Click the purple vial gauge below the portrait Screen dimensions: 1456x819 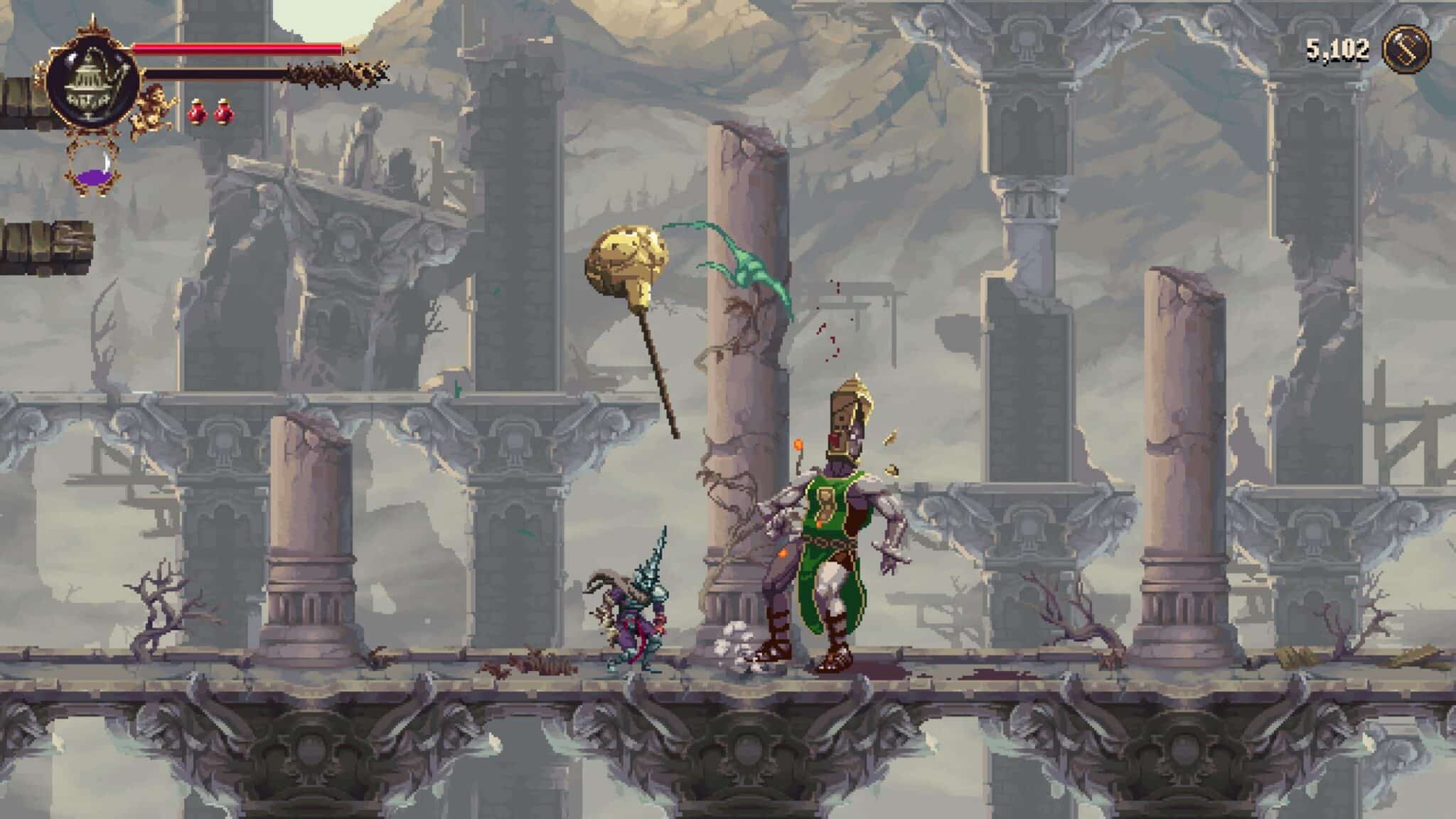93,176
